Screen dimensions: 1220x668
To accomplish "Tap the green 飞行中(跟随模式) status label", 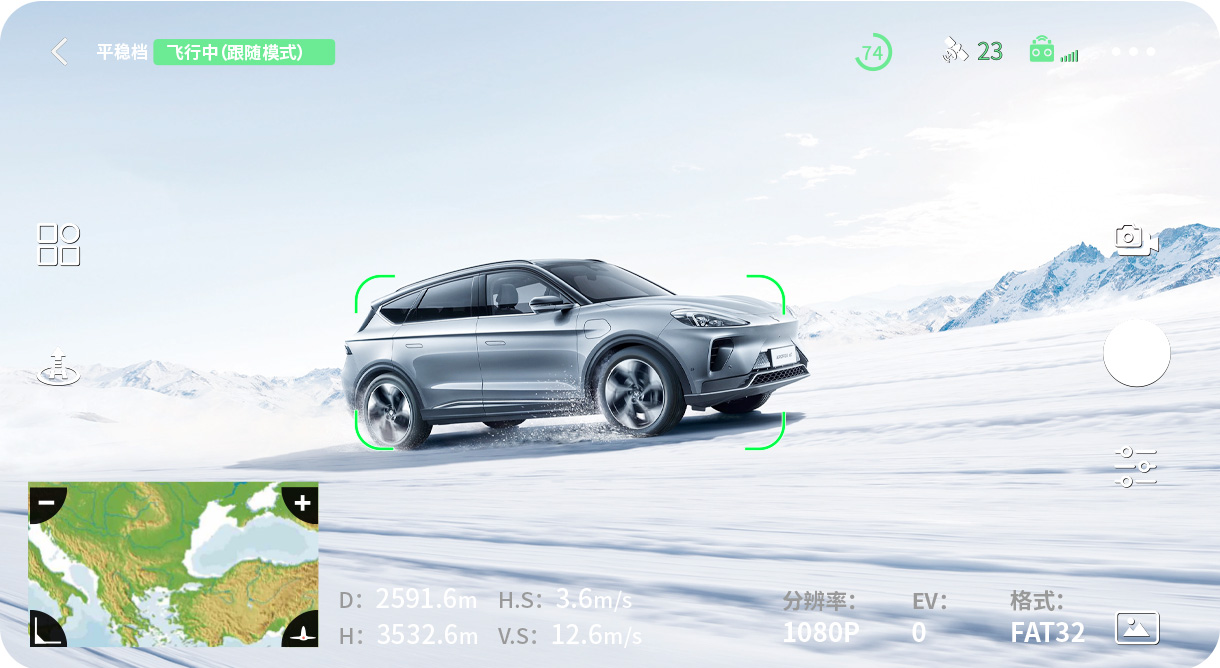I will (244, 52).
